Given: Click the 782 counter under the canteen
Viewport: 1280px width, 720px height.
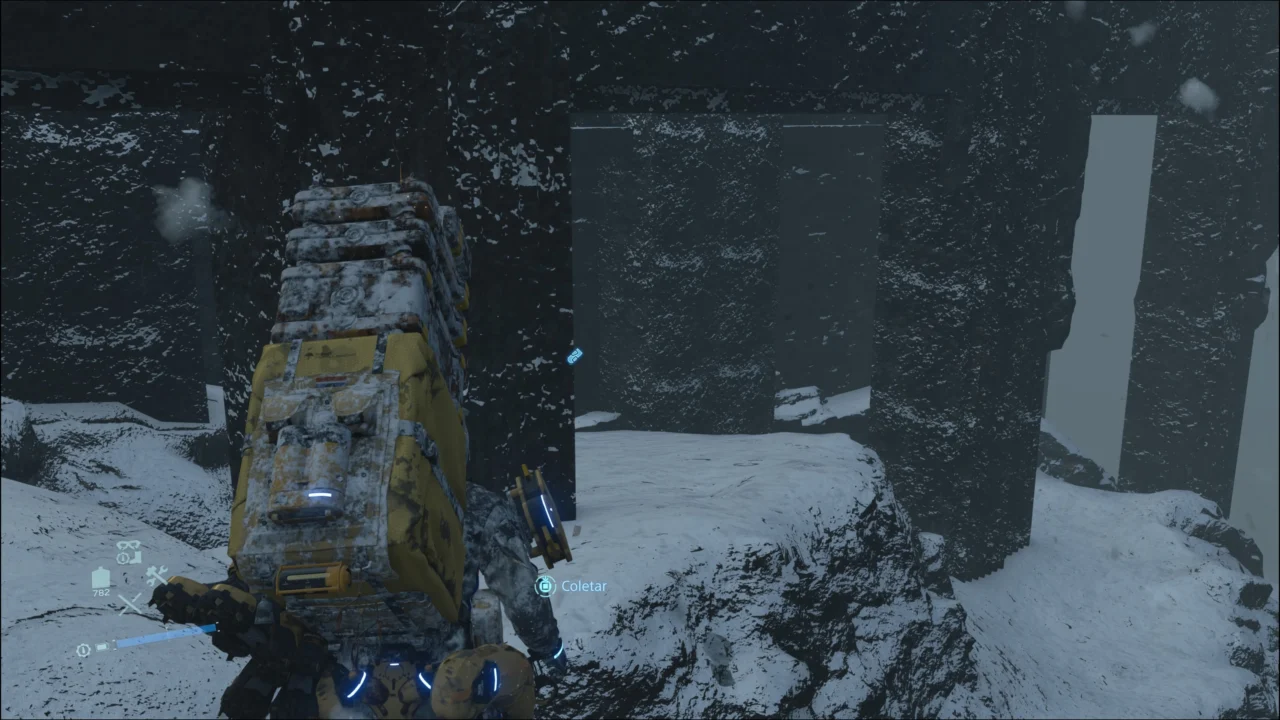Looking at the screenshot, I should pyautogui.click(x=101, y=592).
